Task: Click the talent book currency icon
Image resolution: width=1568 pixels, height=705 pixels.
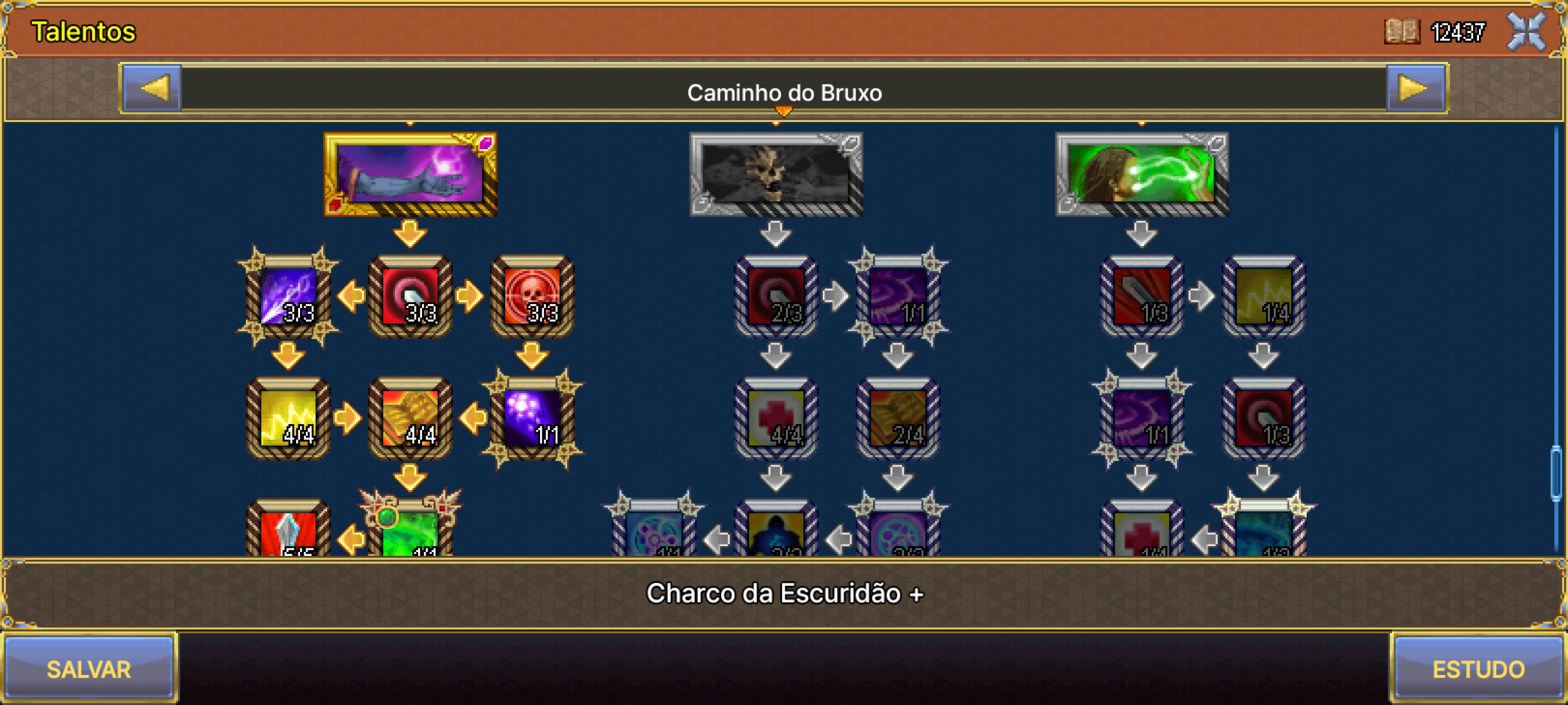Action: pos(1402,31)
